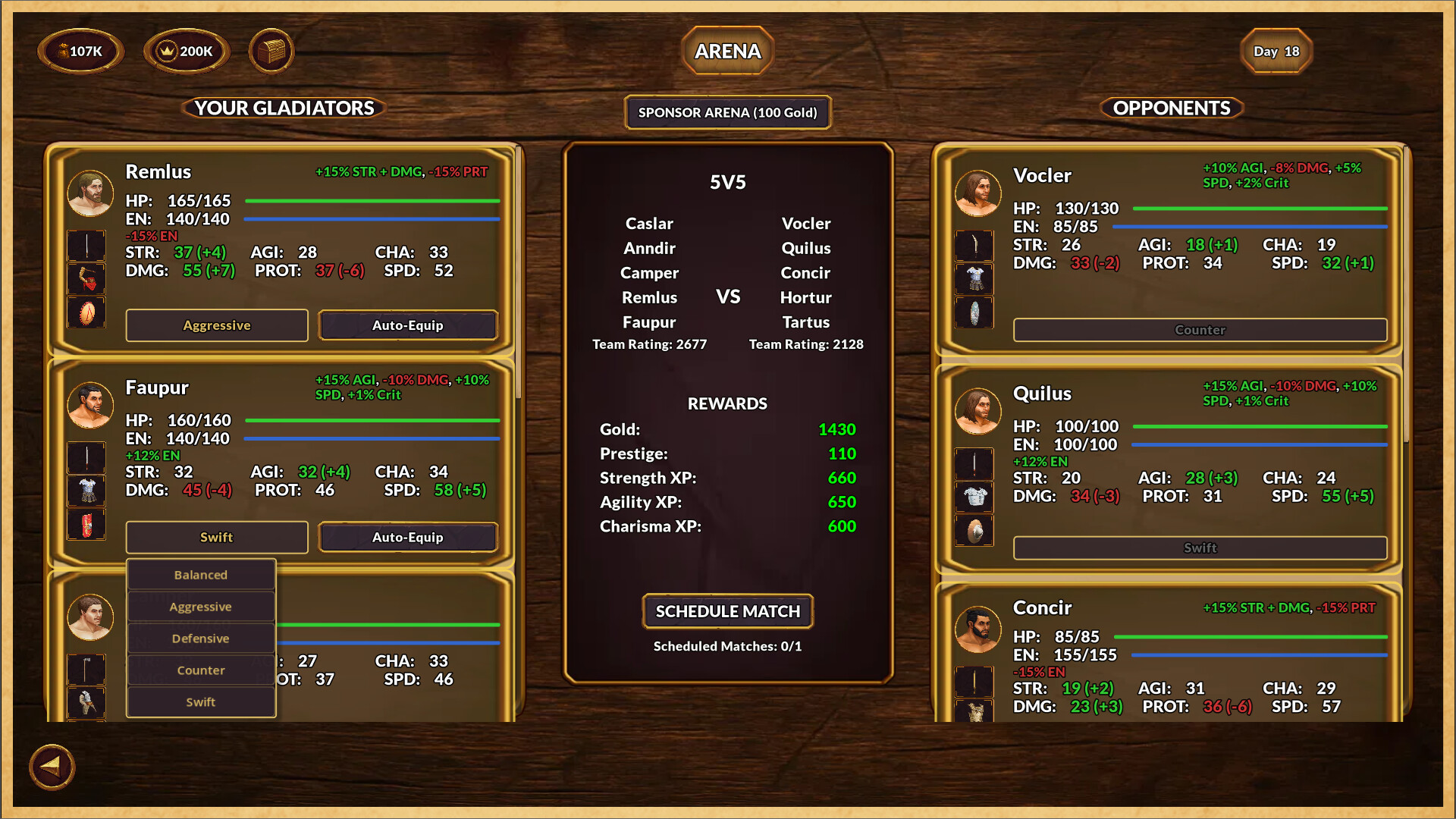Viewport: 1456px width, 819px height.
Task: Open Remlus's shield equipment slot
Action: click(86, 313)
